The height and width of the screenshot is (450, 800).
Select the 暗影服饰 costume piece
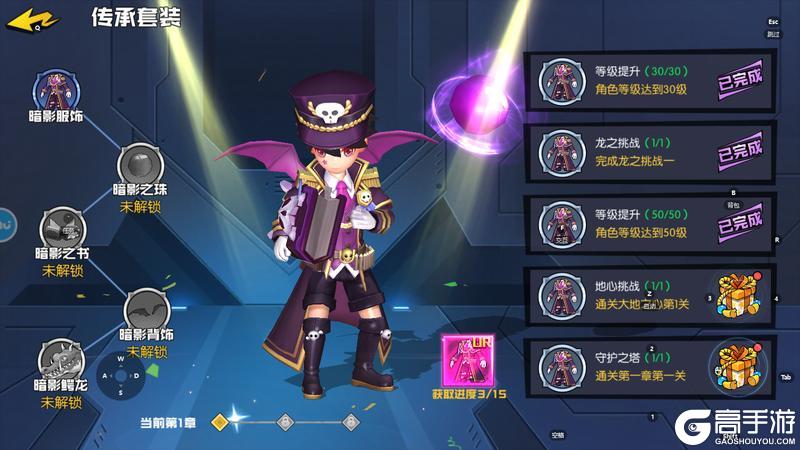pyautogui.click(x=55, y=93)
